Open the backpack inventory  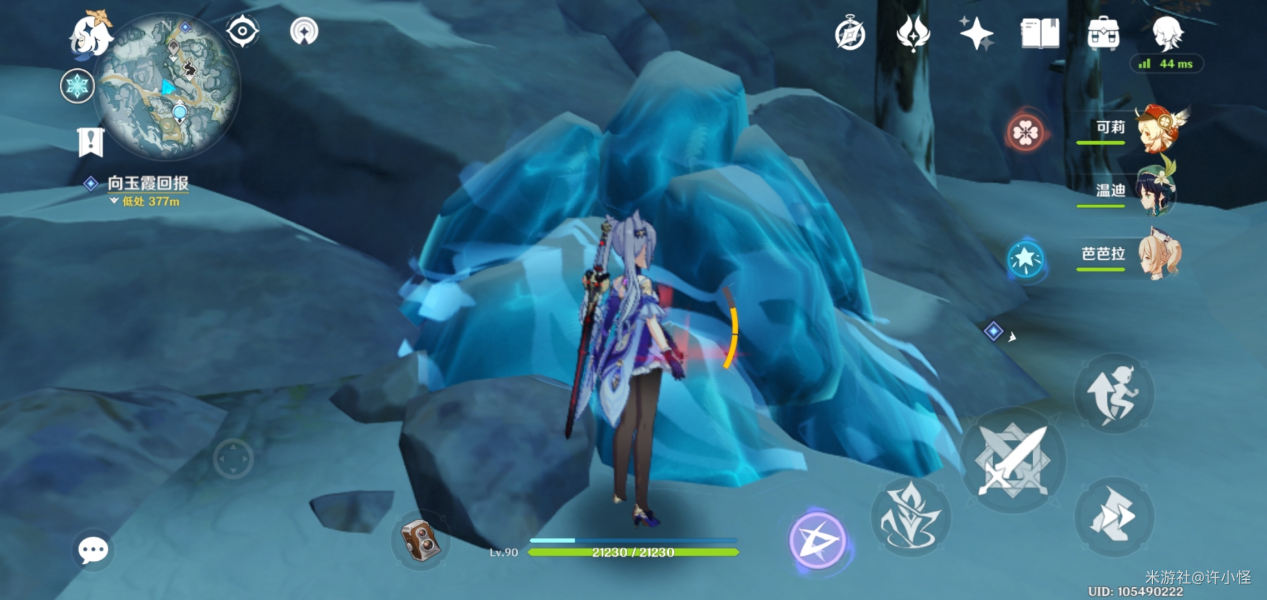coord(1103,34)
